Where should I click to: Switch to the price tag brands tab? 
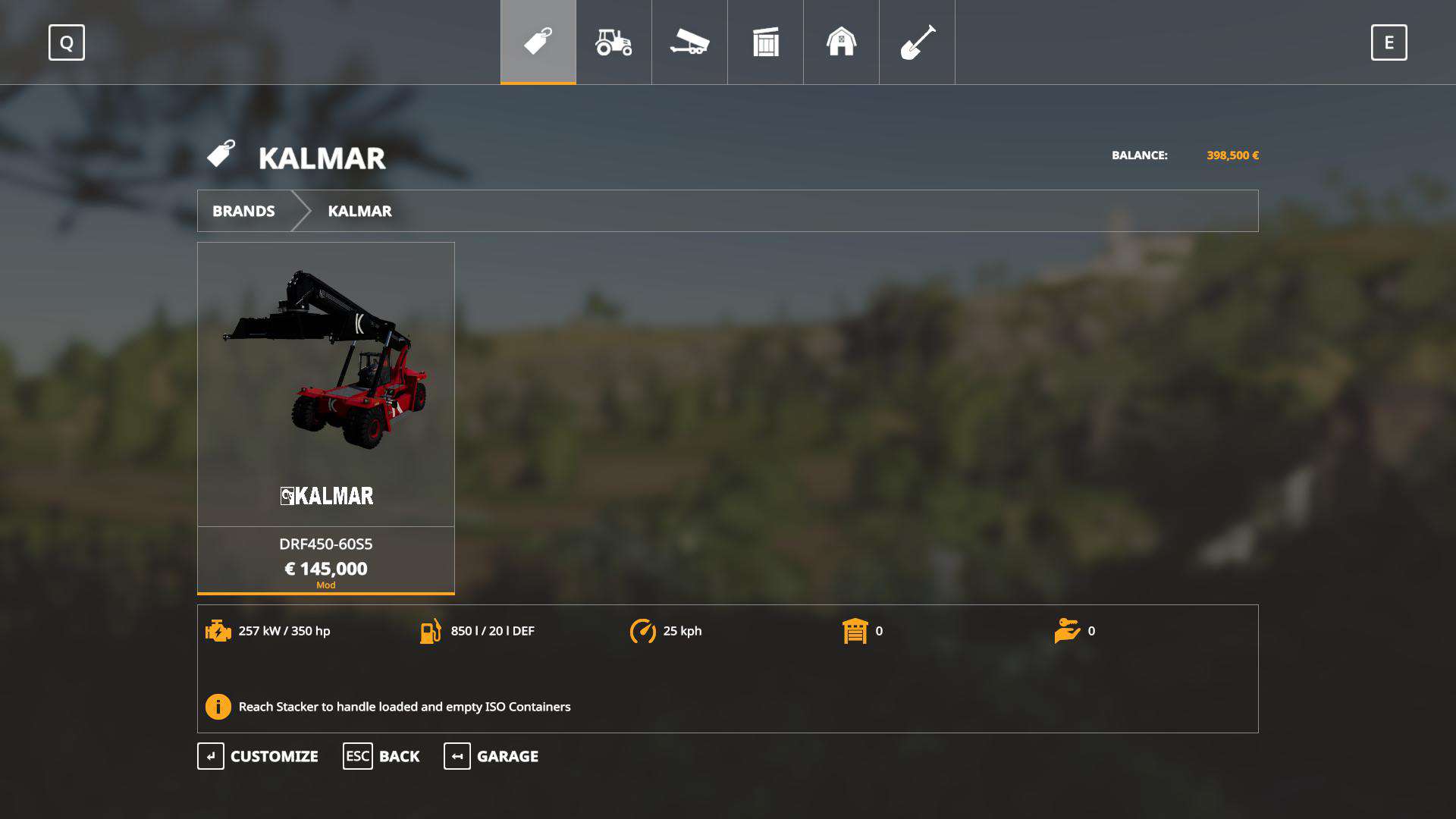(538, 42)
